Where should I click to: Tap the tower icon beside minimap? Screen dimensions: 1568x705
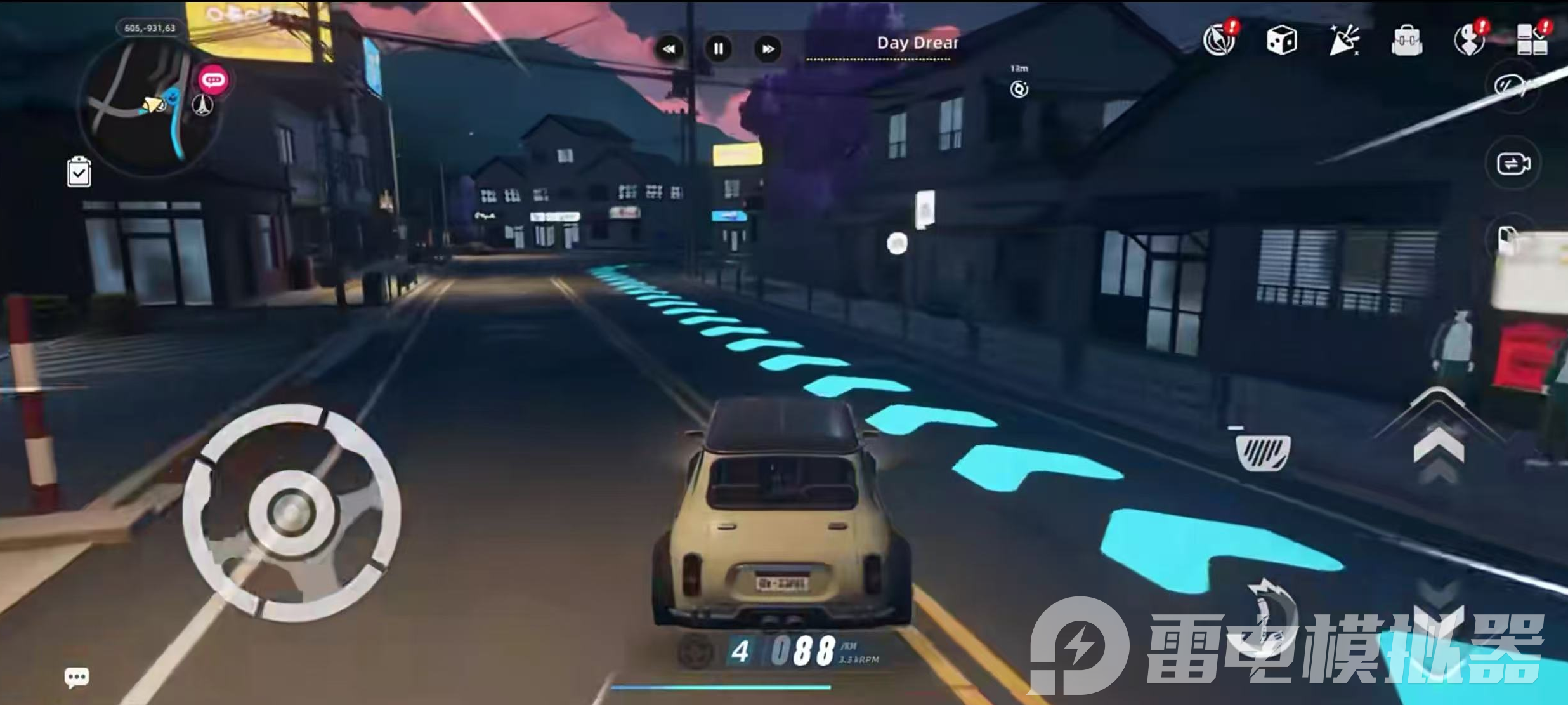[x=203, y=105]
